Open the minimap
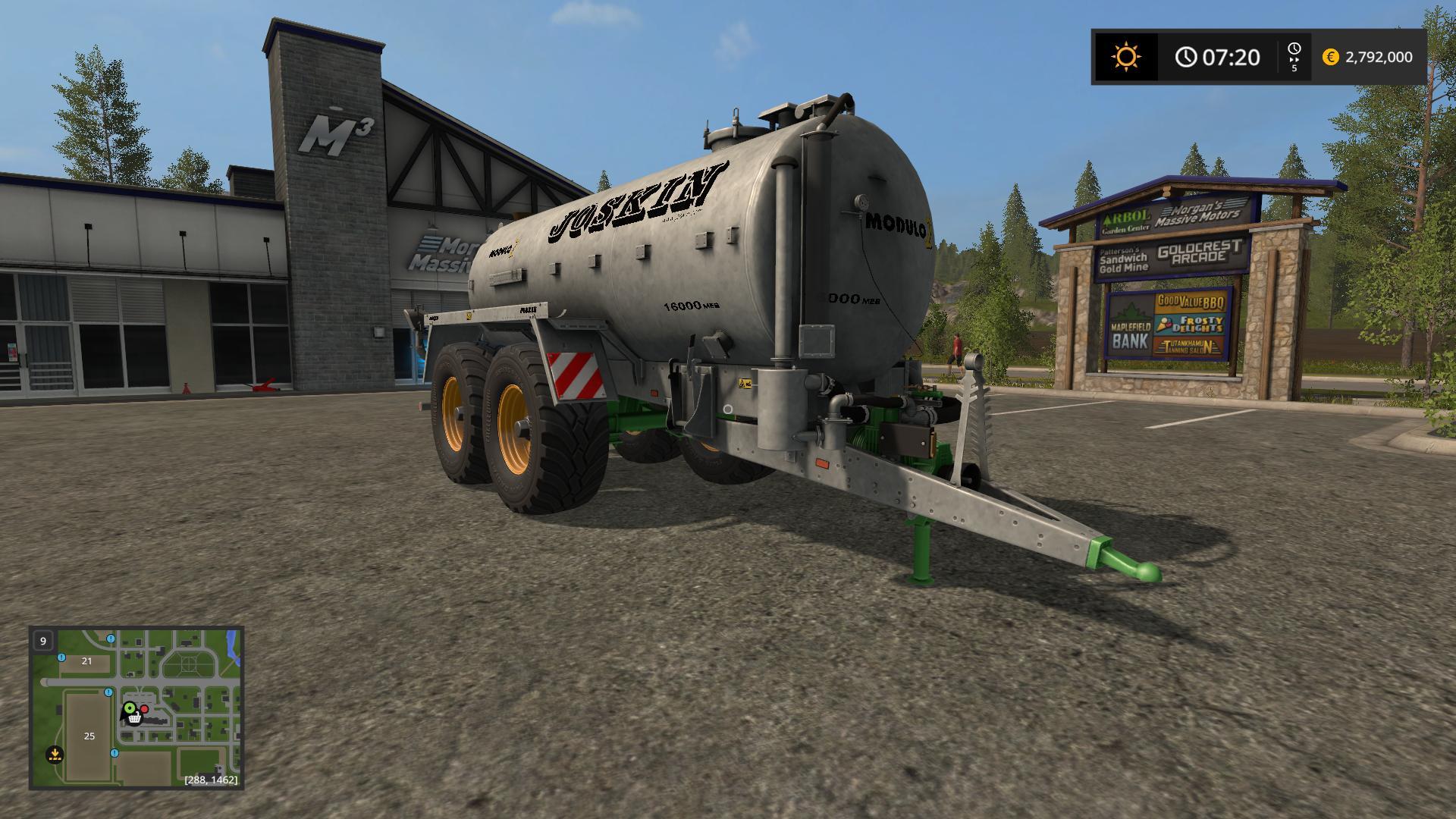Screen dimensions: 1456x819 136,707
